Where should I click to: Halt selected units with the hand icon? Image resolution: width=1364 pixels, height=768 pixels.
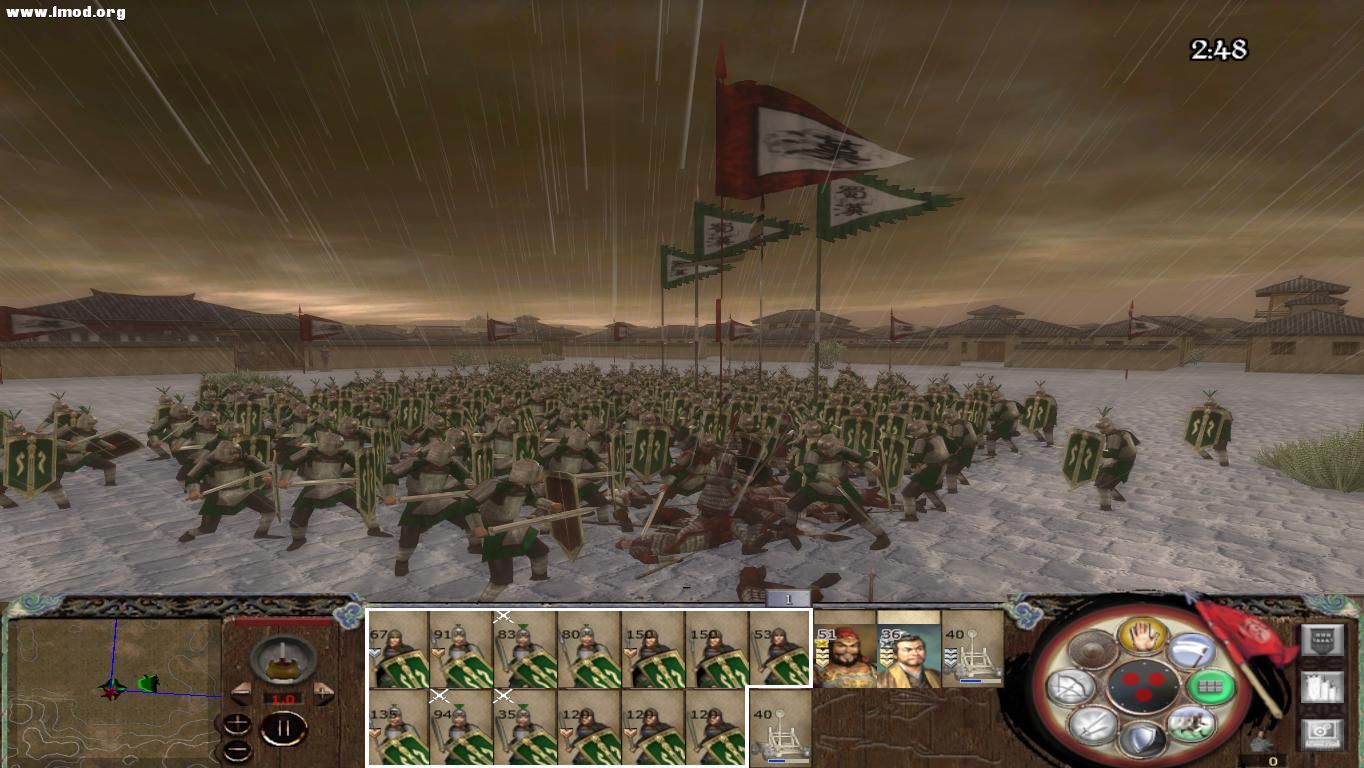click(x=1141, y=634)
